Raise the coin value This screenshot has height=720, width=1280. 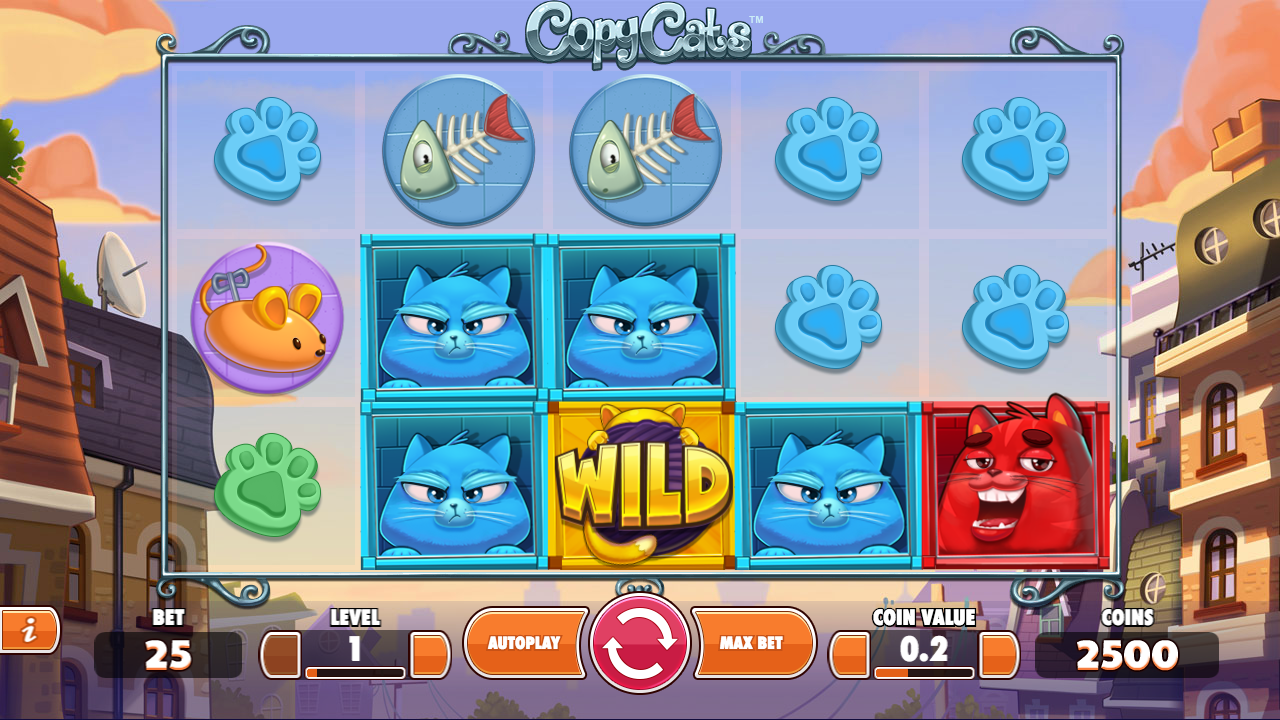tap(998, 655)
